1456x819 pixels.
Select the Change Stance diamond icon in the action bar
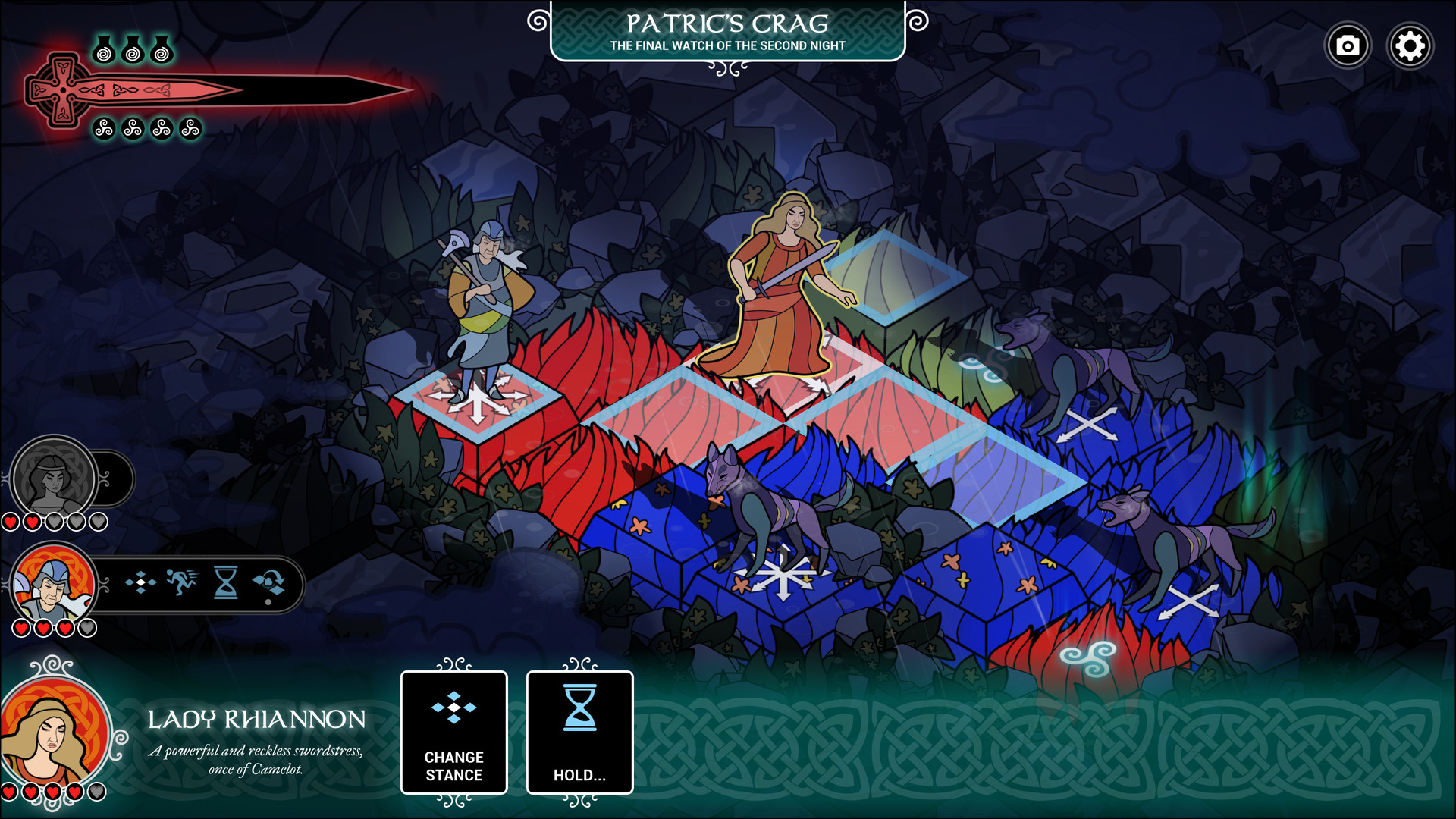pos(143,584)
